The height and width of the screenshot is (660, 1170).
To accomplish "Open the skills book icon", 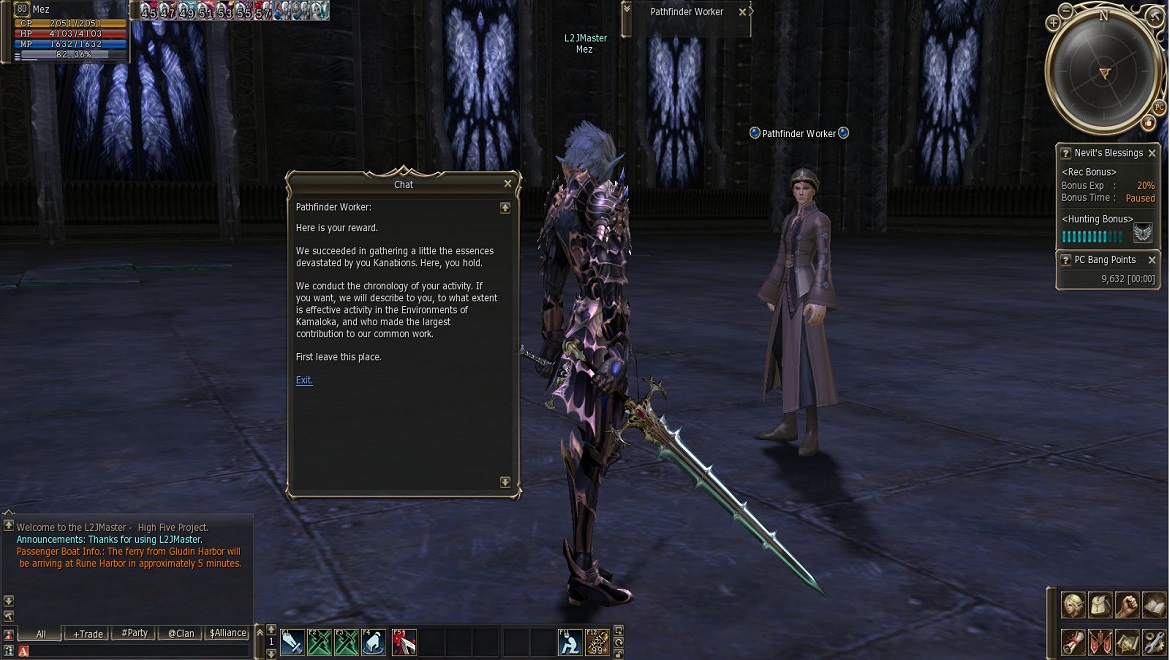I will click(x=1154, y=606).
